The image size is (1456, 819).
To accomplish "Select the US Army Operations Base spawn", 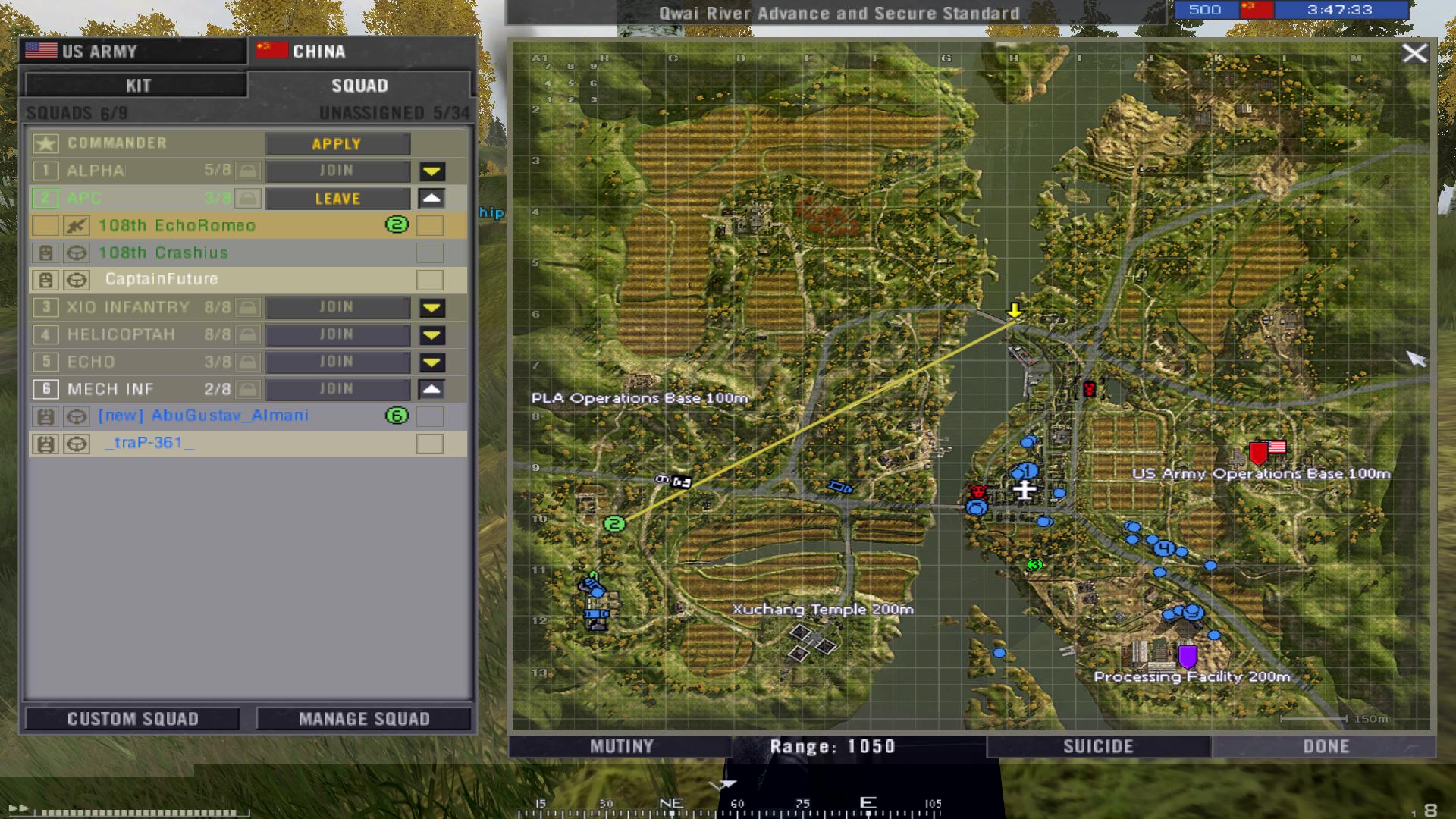I will (x=1259, y=453).
